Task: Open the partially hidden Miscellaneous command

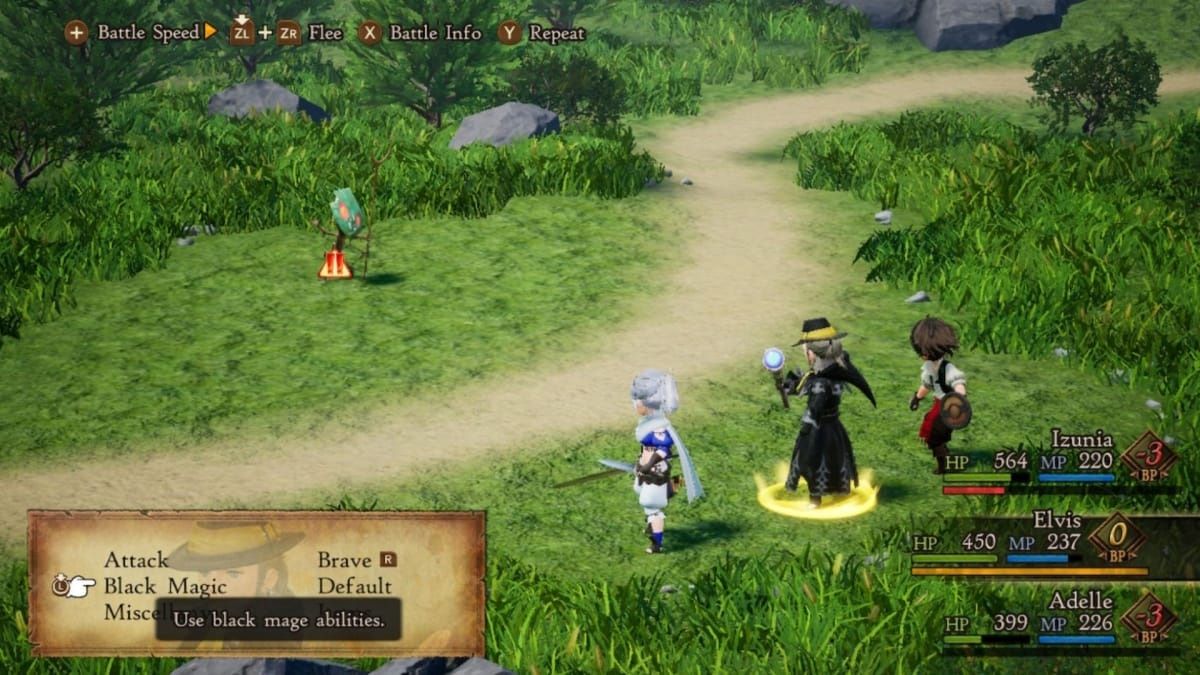Action: [129, 612]
